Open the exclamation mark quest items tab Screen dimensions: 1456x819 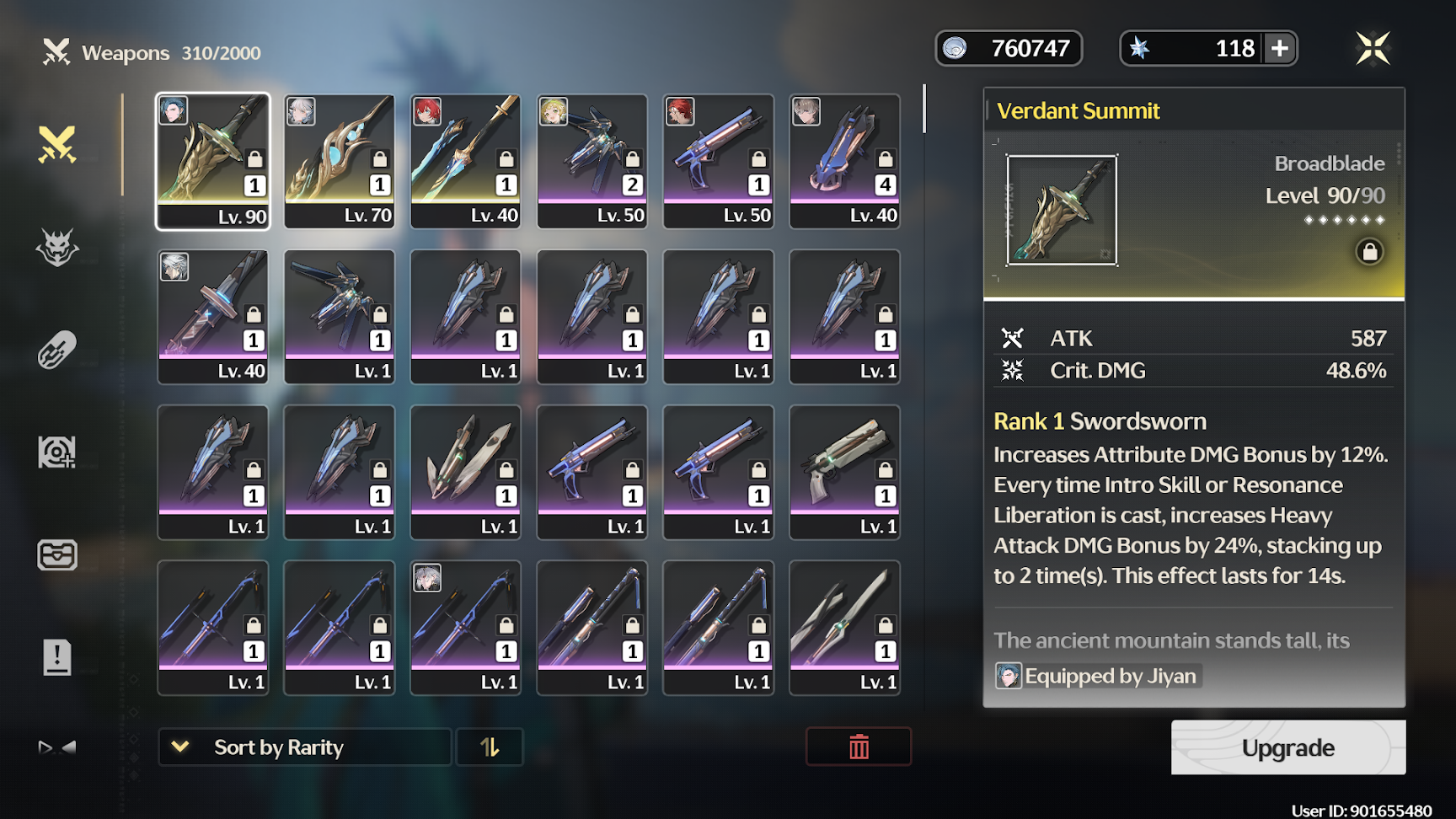57,656
